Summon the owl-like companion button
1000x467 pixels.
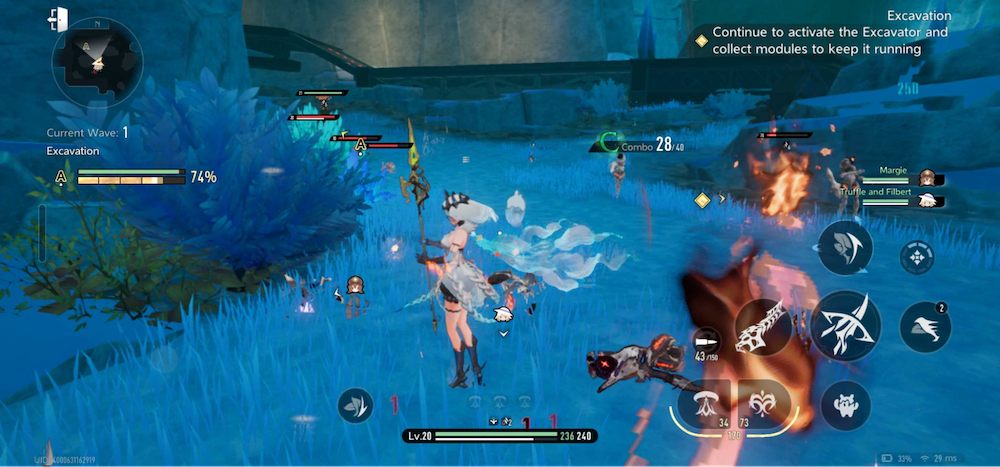[845, 405]
